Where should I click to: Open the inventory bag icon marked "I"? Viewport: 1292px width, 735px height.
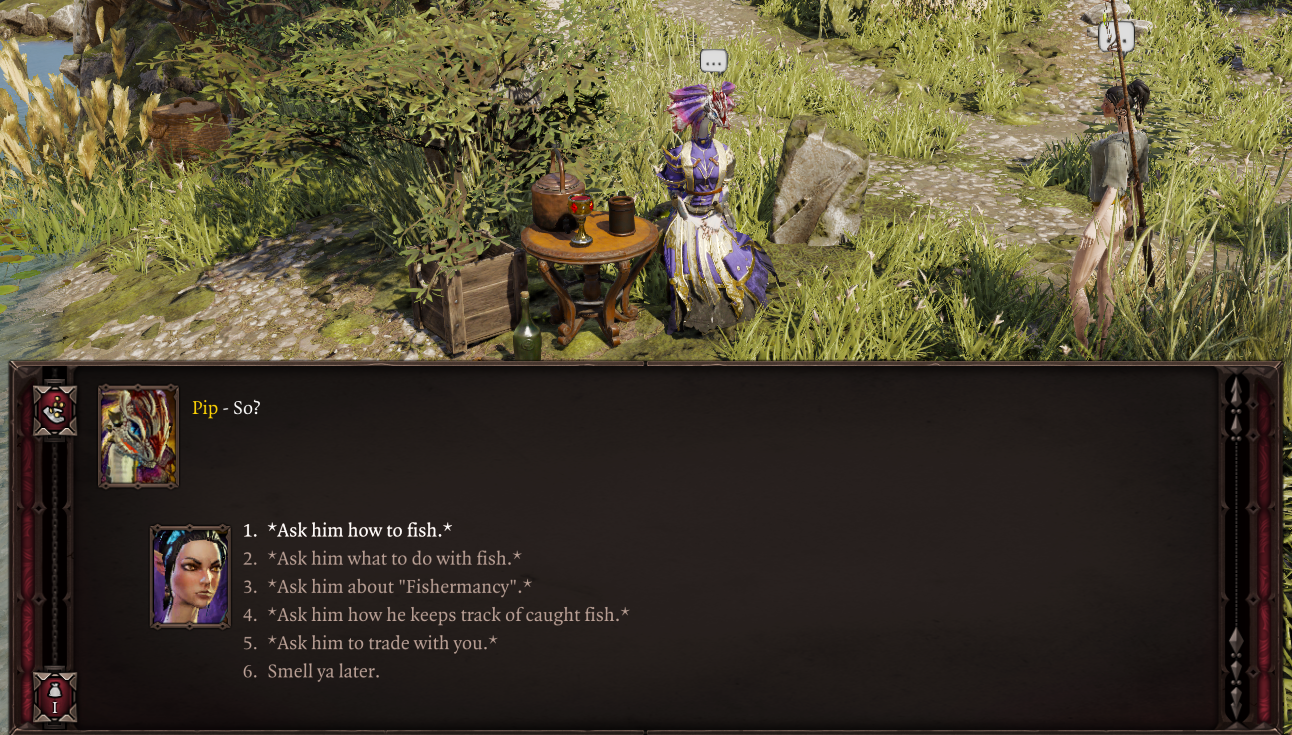[x=55, y=697]
